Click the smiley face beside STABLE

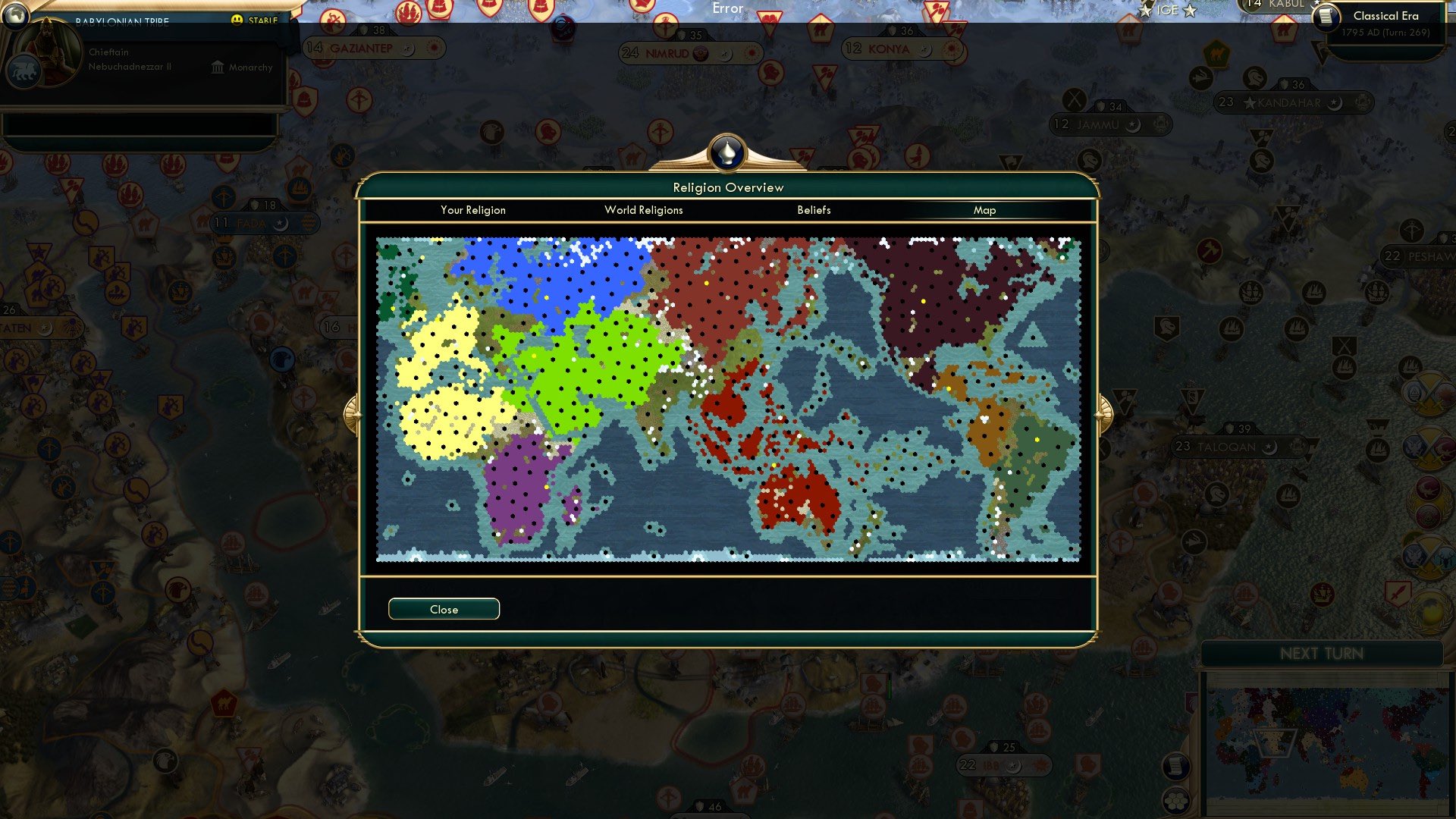point(237,20)
